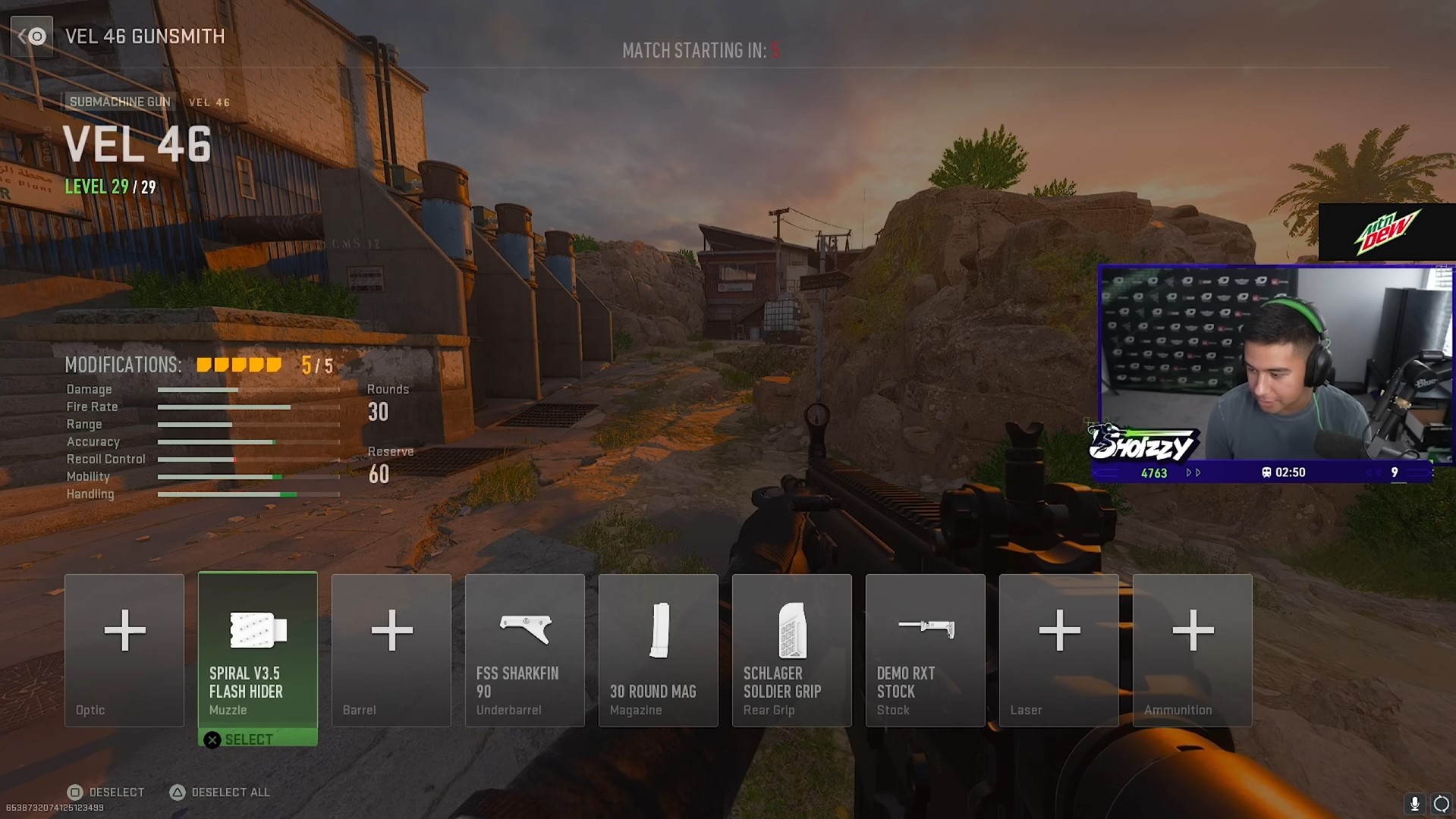Open the Optic attachment slot

tap(124, 650)
